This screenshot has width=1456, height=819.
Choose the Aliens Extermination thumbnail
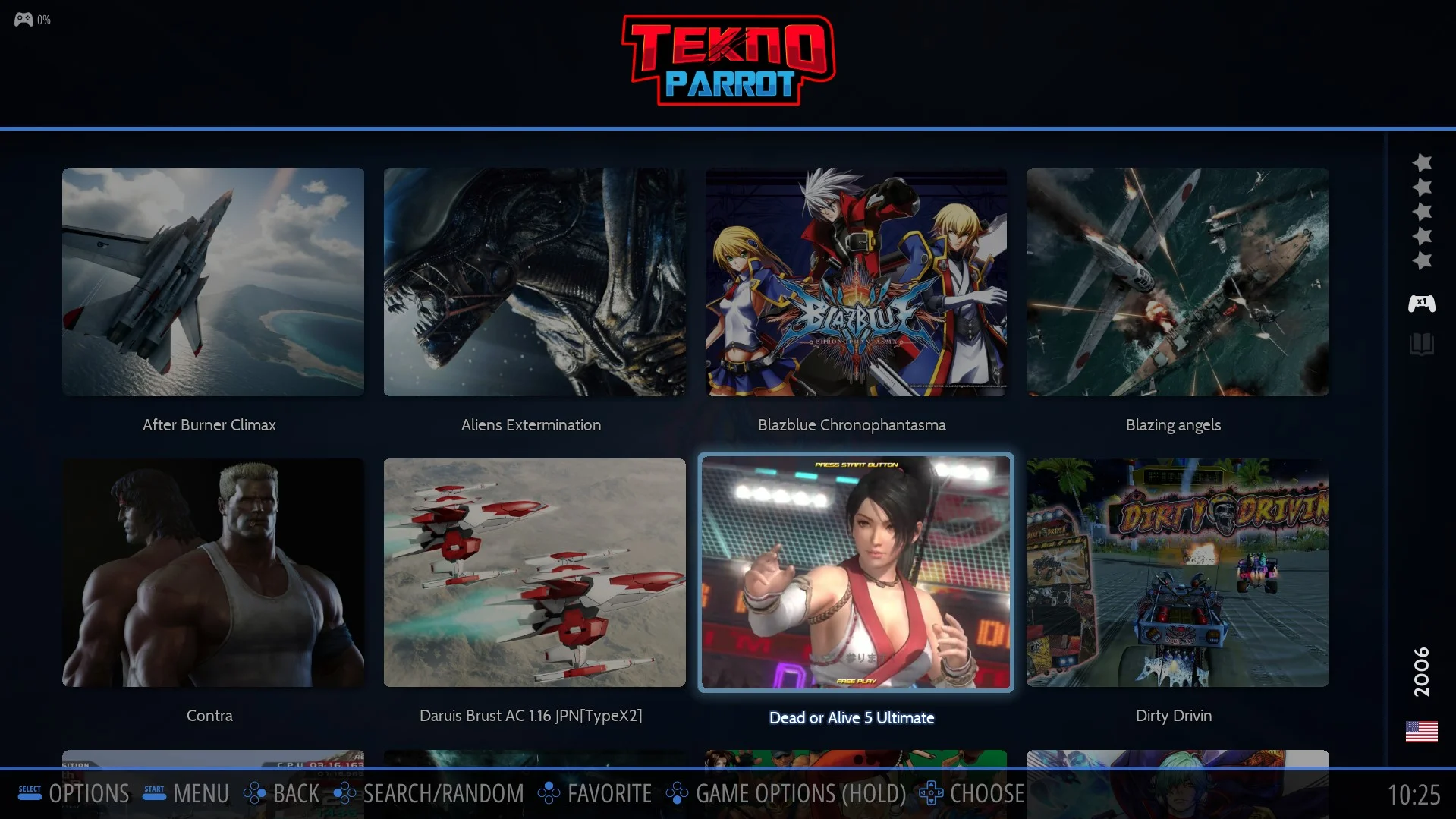[x=534, y=282]
